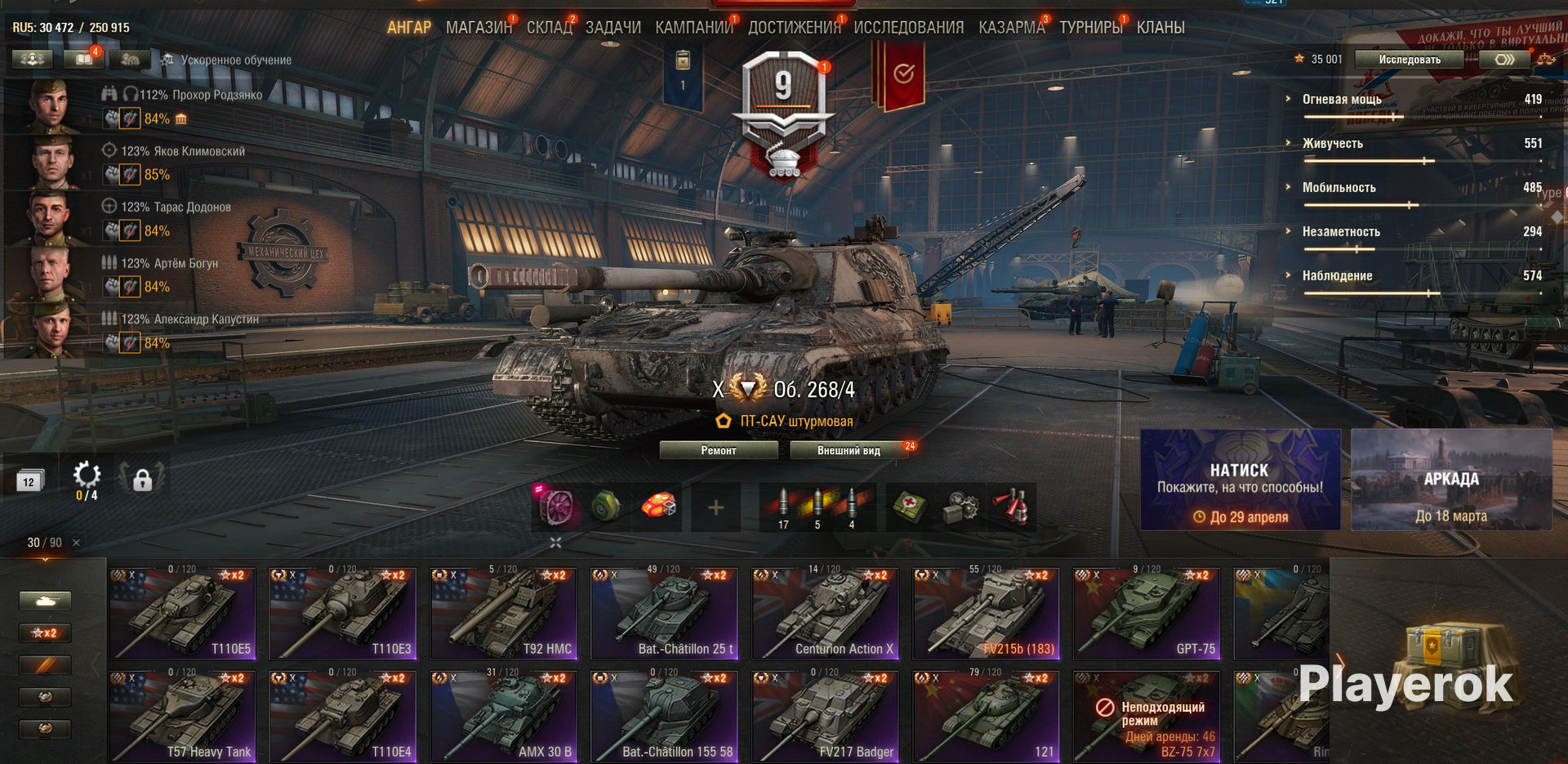Image resolution: width=1568 pixels, height=764 pixels.
Task: Open the ТУРНИРЫ tournaments tab
Action: pyautogui.click(x=1090, y=28)
